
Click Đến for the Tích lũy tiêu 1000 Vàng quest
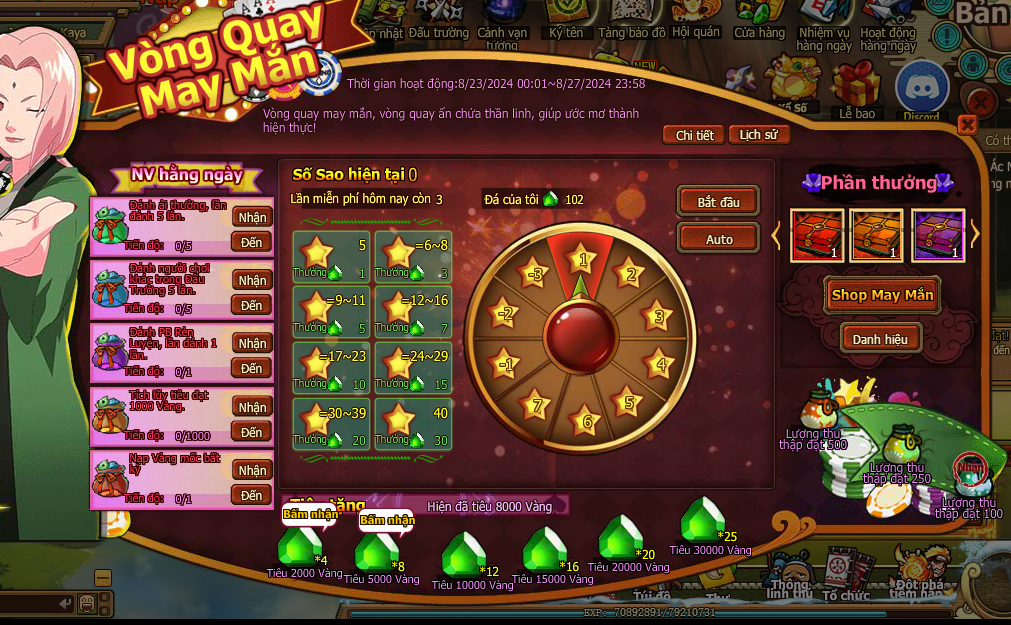pyautogui.click(x=252, y=432)
